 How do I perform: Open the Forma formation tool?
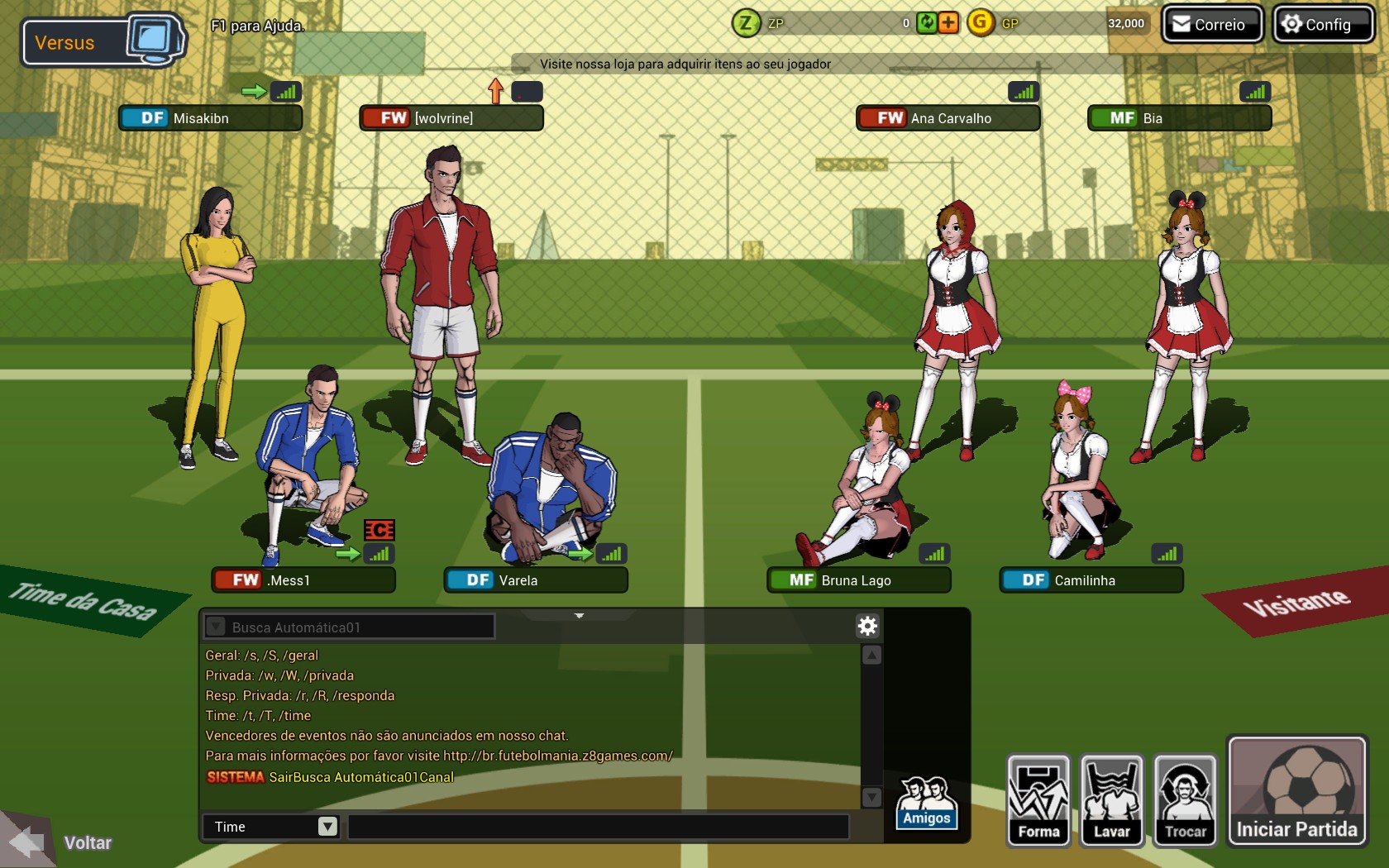coord(1038,798)
